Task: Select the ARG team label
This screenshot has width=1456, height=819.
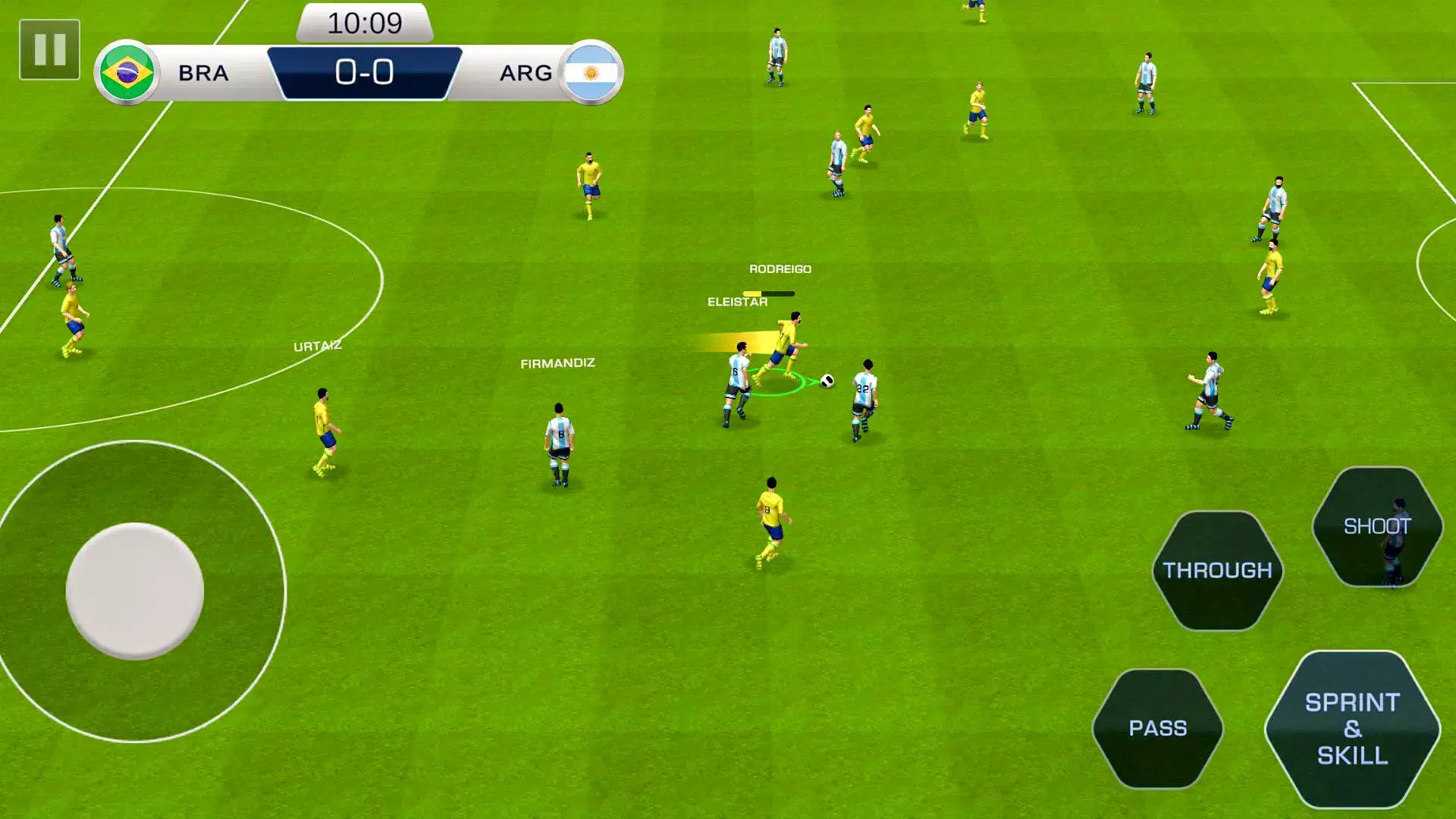Action: point(527,73)
